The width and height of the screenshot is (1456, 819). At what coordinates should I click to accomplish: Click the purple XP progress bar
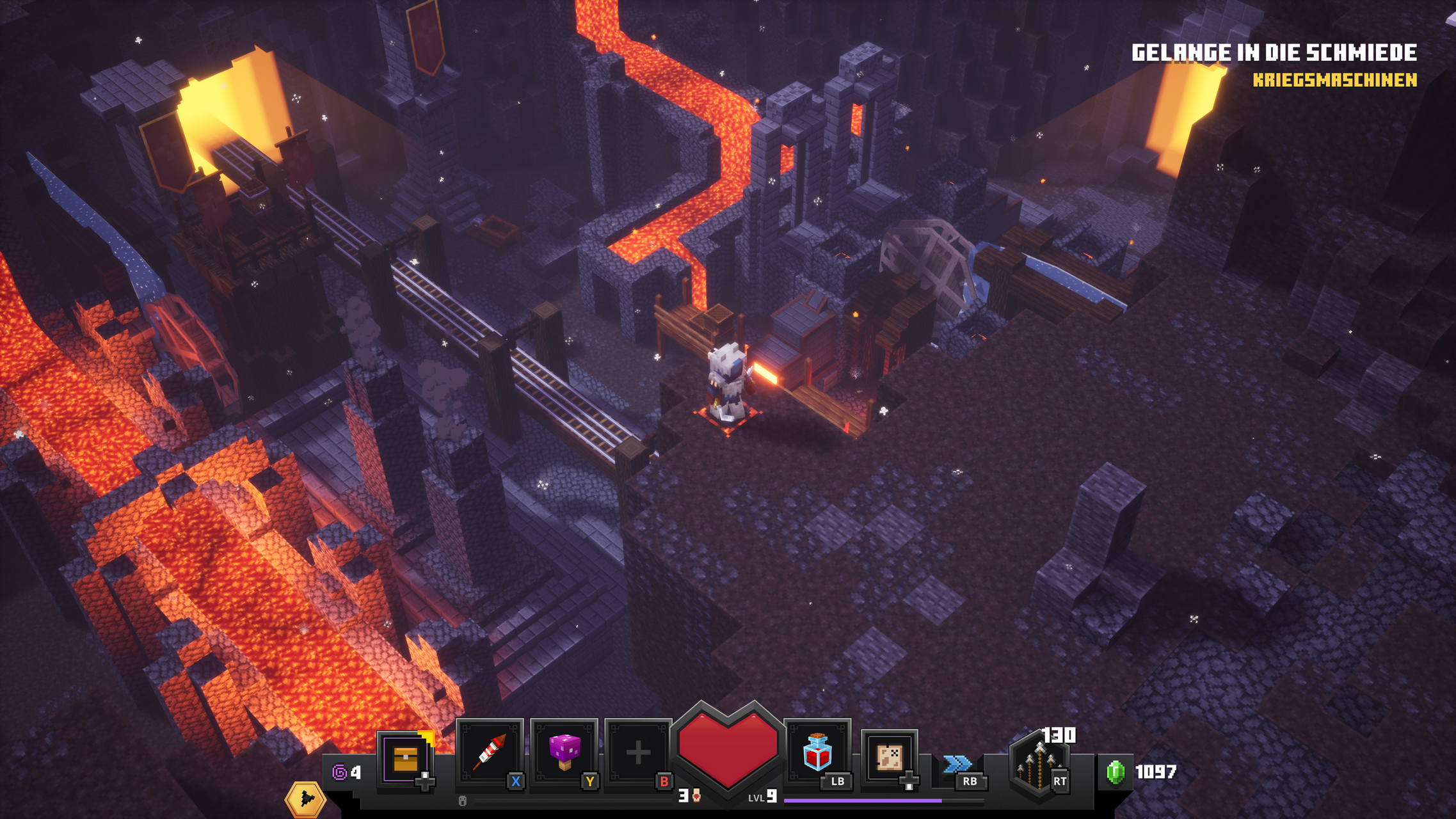pos(864,802)
